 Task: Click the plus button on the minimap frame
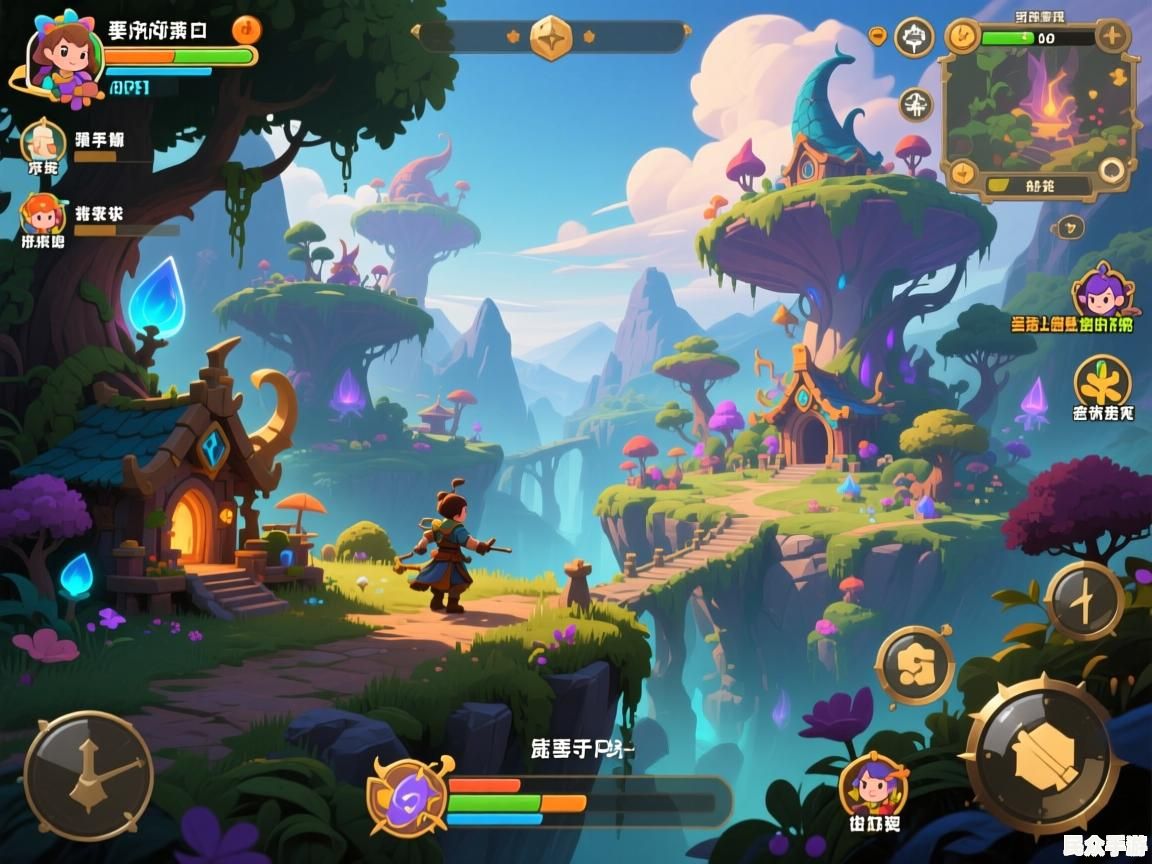(1112, 37)
